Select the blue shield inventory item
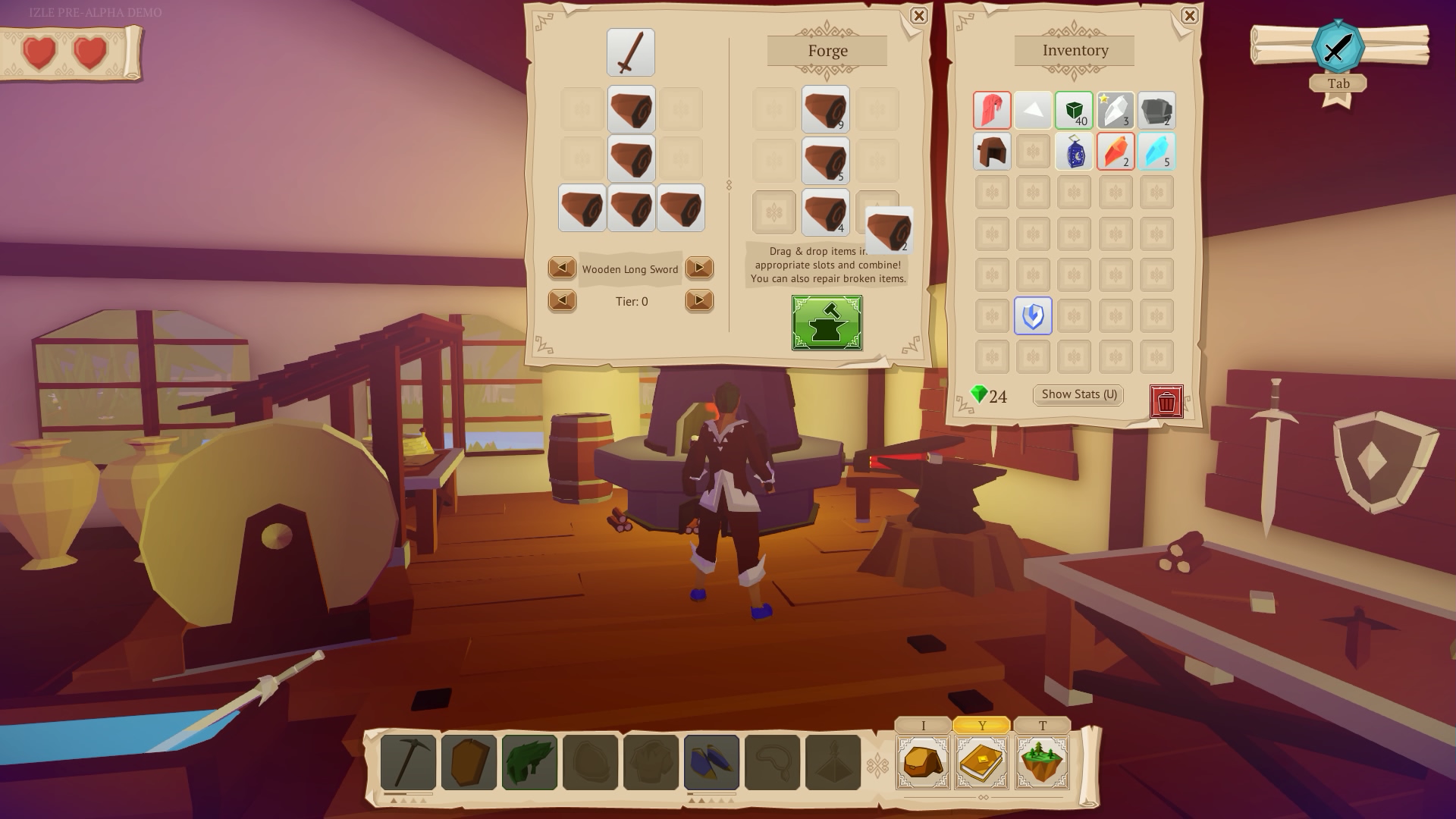This screenshot has width=1456, height=819. [1033, 316]
